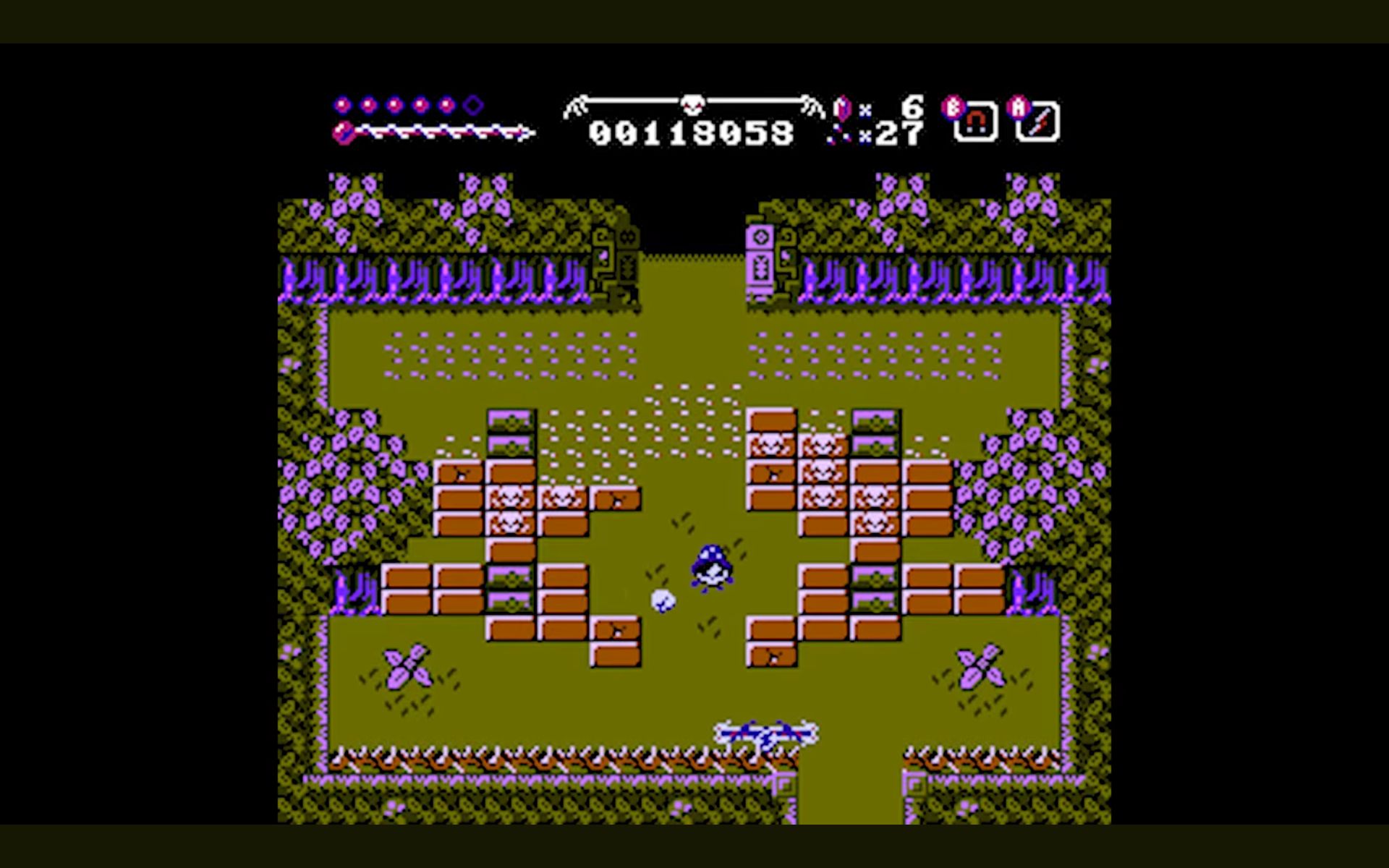Screen dimensions: 1389x868
Task: Toggle the empty sixth health gem slot
Action: 471,103
